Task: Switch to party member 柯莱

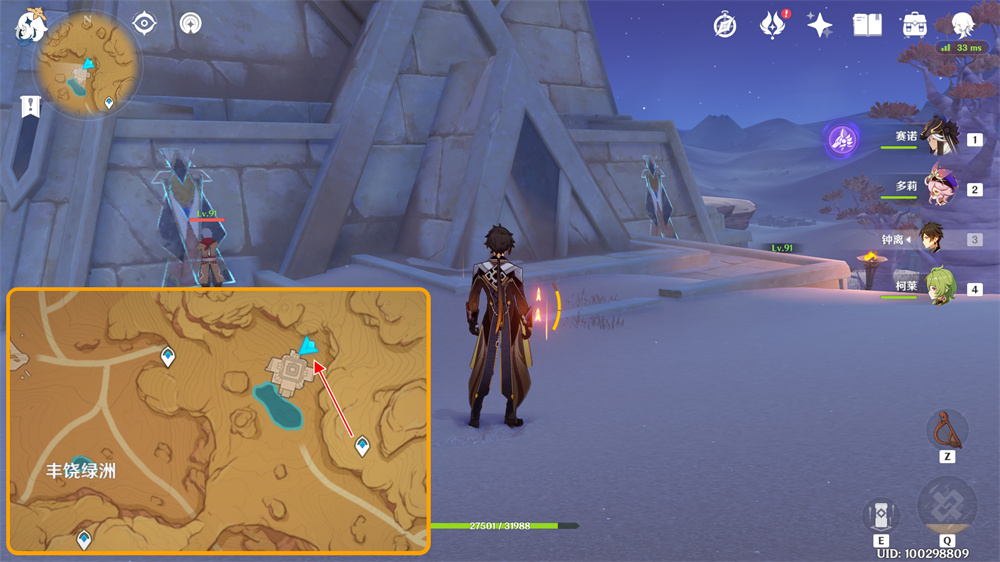Action: (x=938, y=288)
